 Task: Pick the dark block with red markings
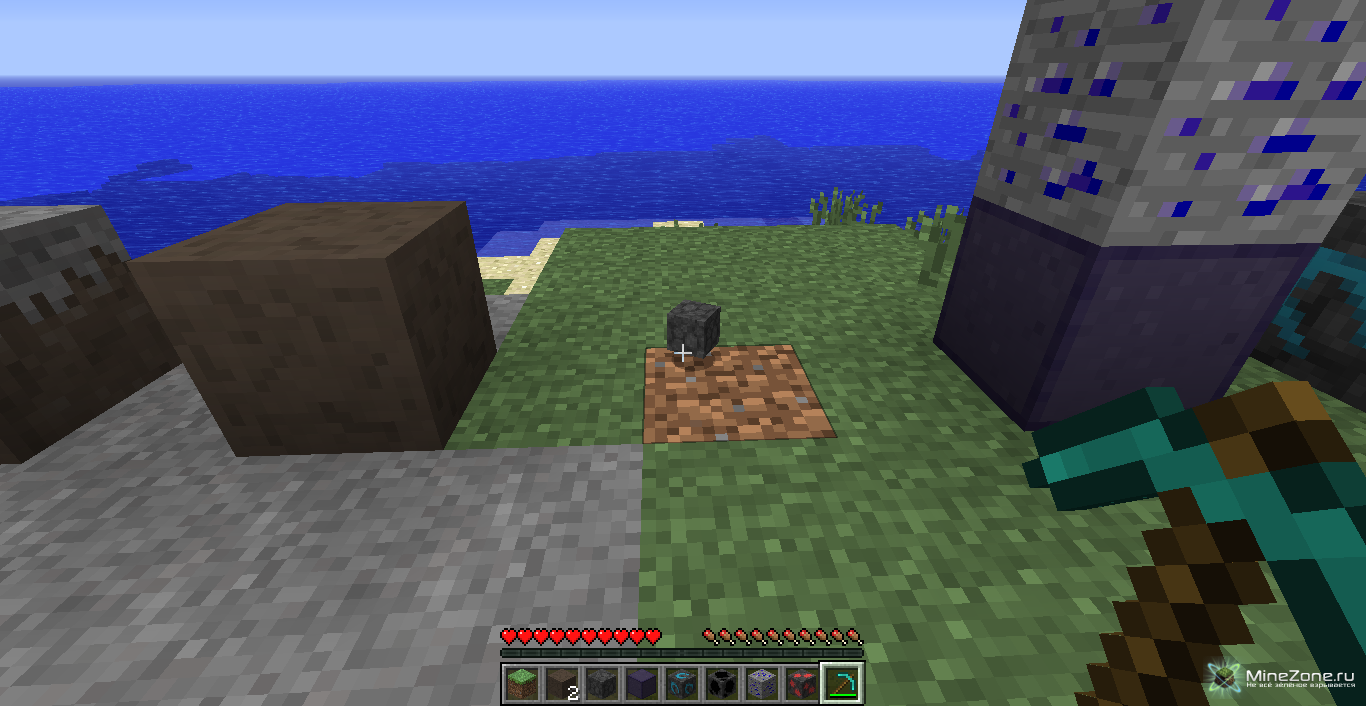pos(801,683)
